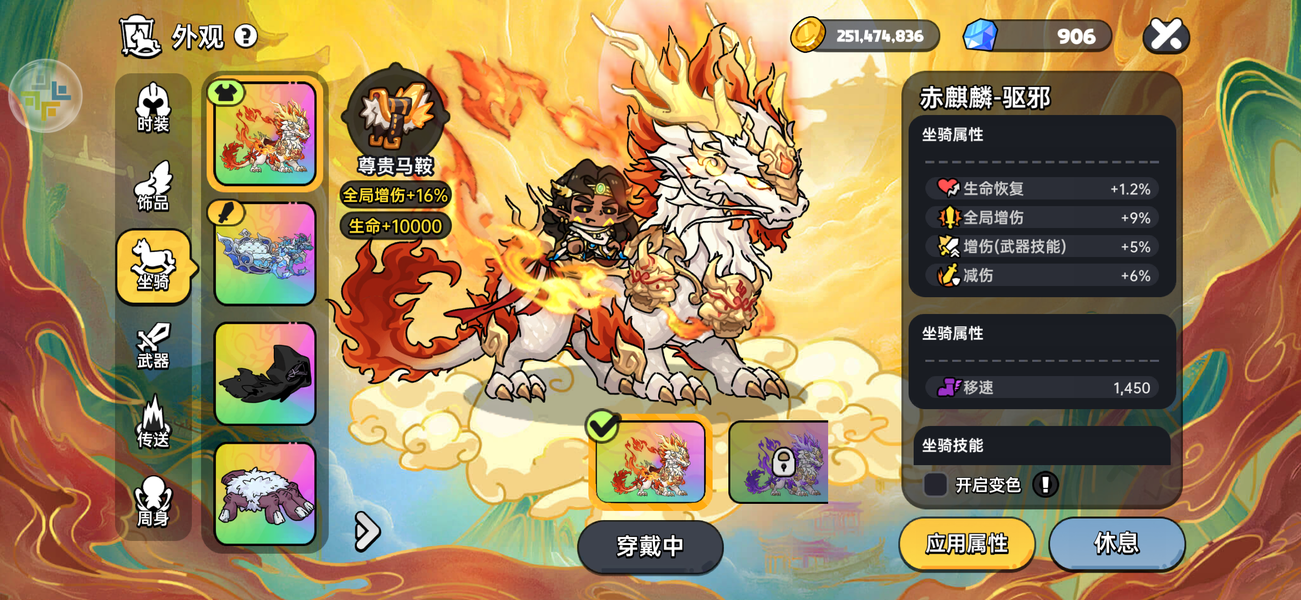Switch to the 传送 teleport tab
This screenshot has height=600, width=1301.
[x=153, y=424]
